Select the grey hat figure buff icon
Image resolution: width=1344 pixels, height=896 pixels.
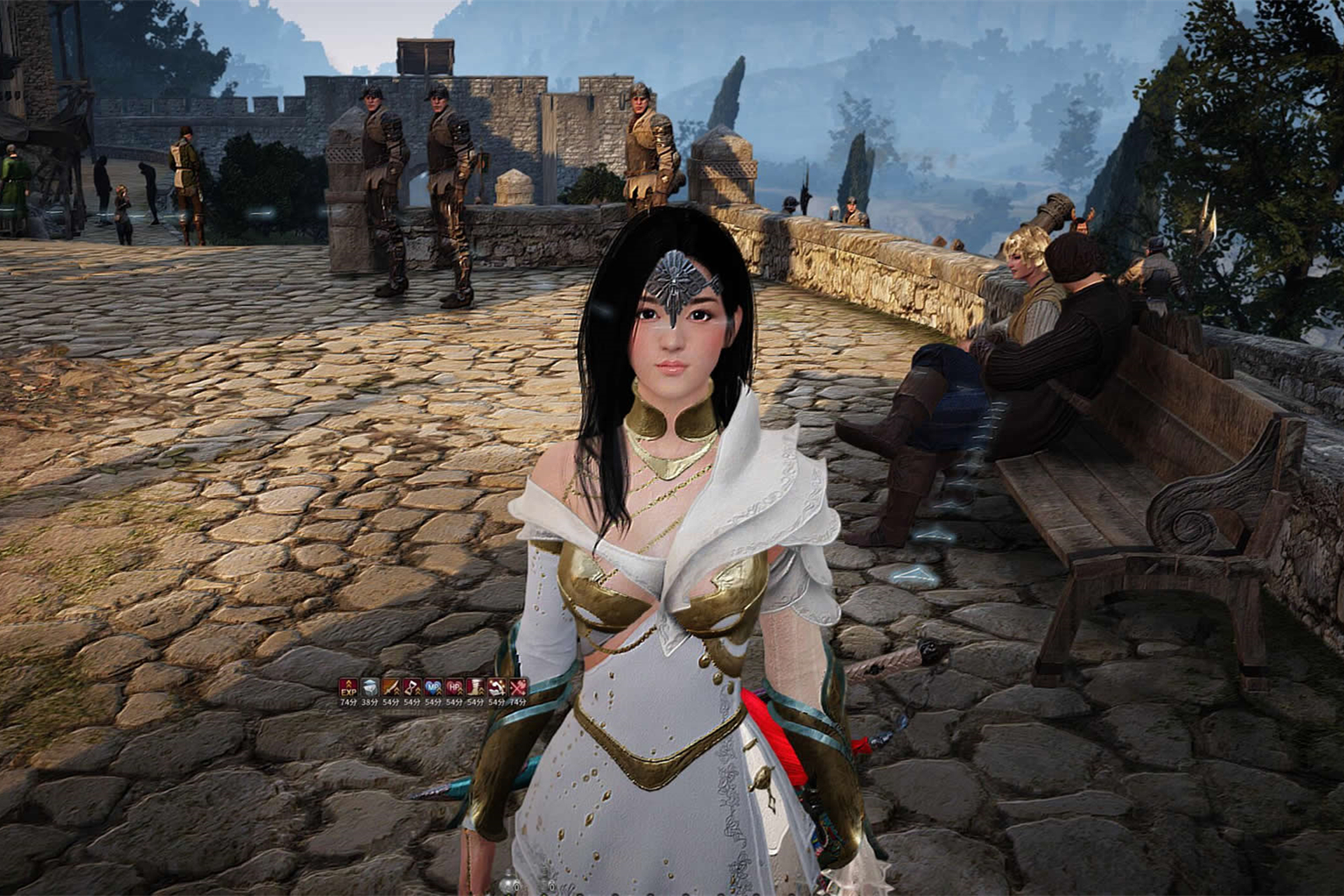pyautogui.click(x=369, y=687)
